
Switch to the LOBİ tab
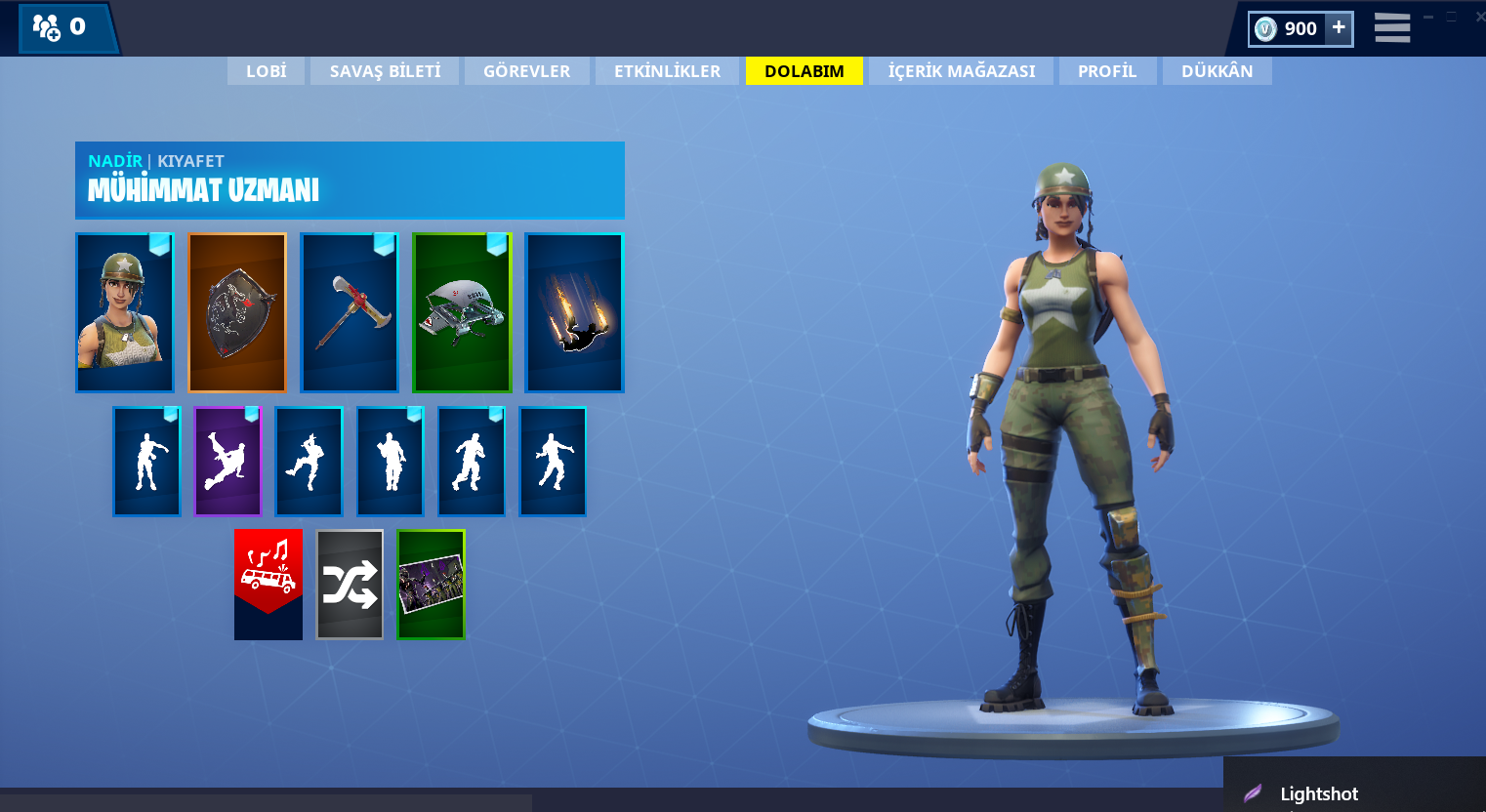tap(266, 71)
